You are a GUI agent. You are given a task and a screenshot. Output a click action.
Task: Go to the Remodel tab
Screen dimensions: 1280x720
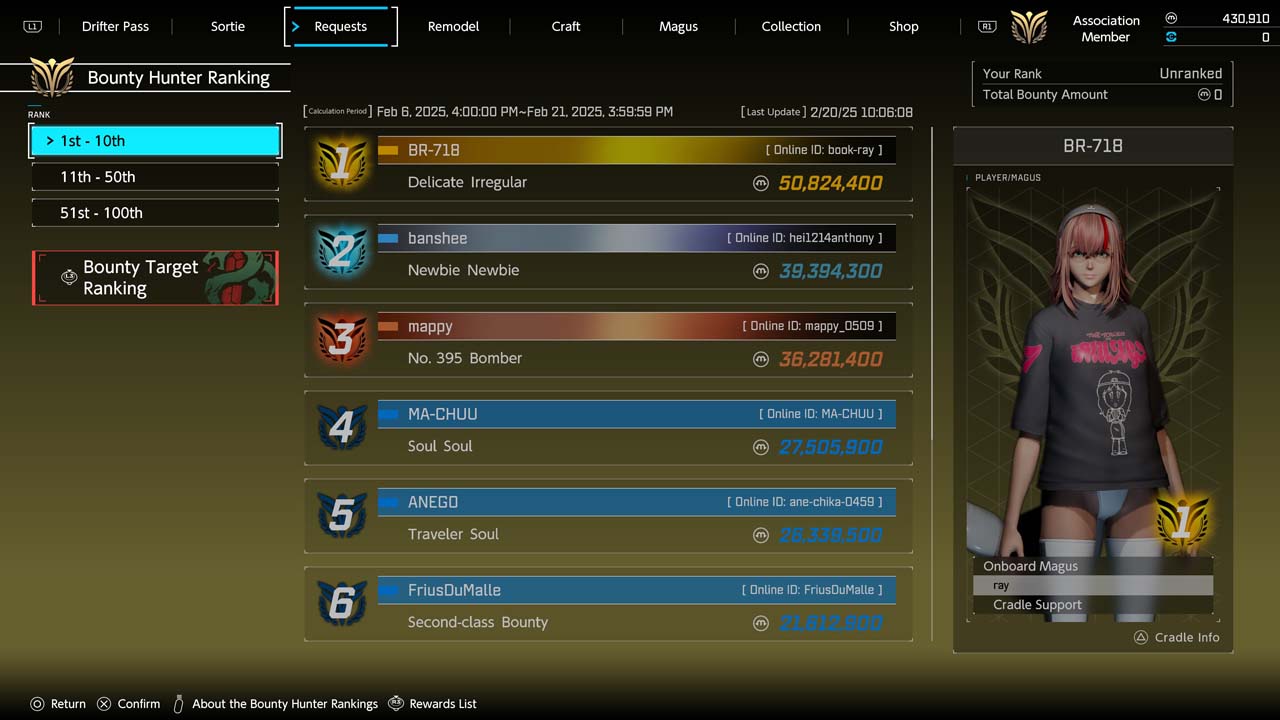point(453,27)
